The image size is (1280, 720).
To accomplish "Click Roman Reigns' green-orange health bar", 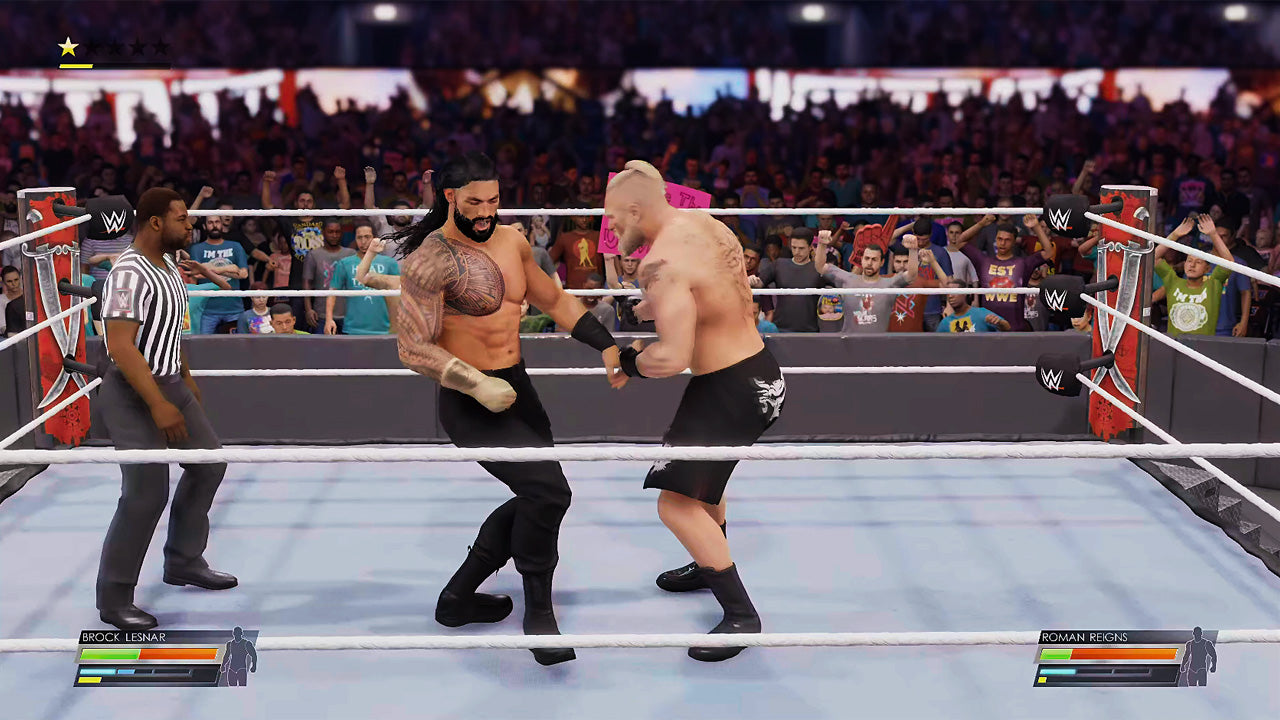I will tap(1110, 653).
